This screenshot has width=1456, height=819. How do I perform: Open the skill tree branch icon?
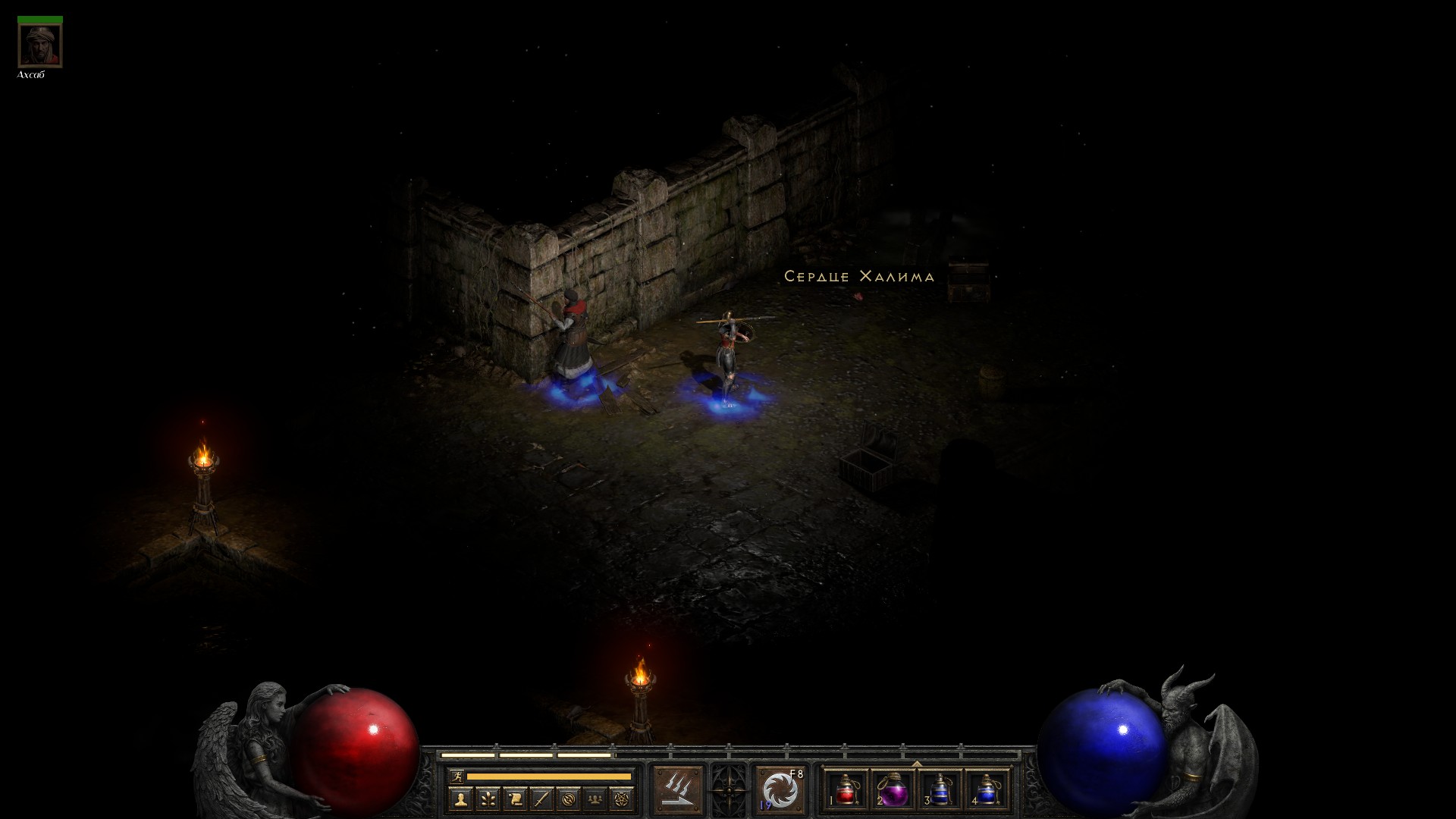488,799
